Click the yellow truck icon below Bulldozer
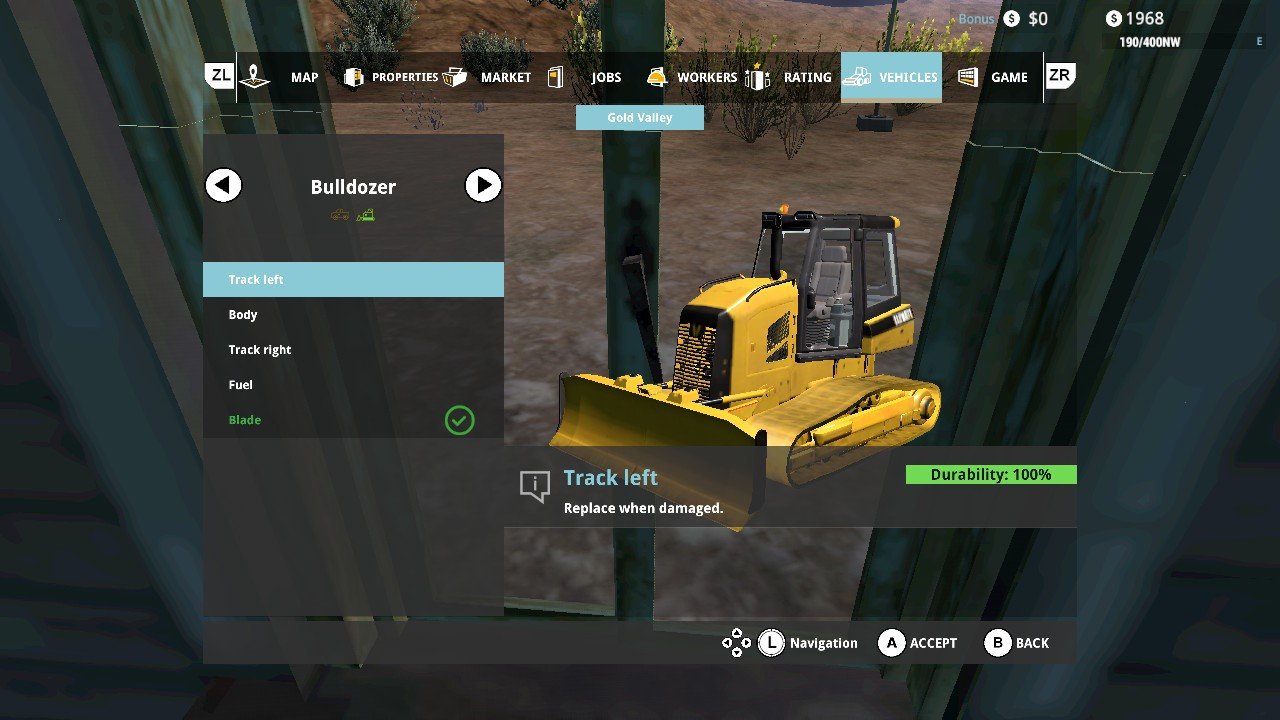The width and height of the screenshot is (1280, 720). [x=340, y=214]
